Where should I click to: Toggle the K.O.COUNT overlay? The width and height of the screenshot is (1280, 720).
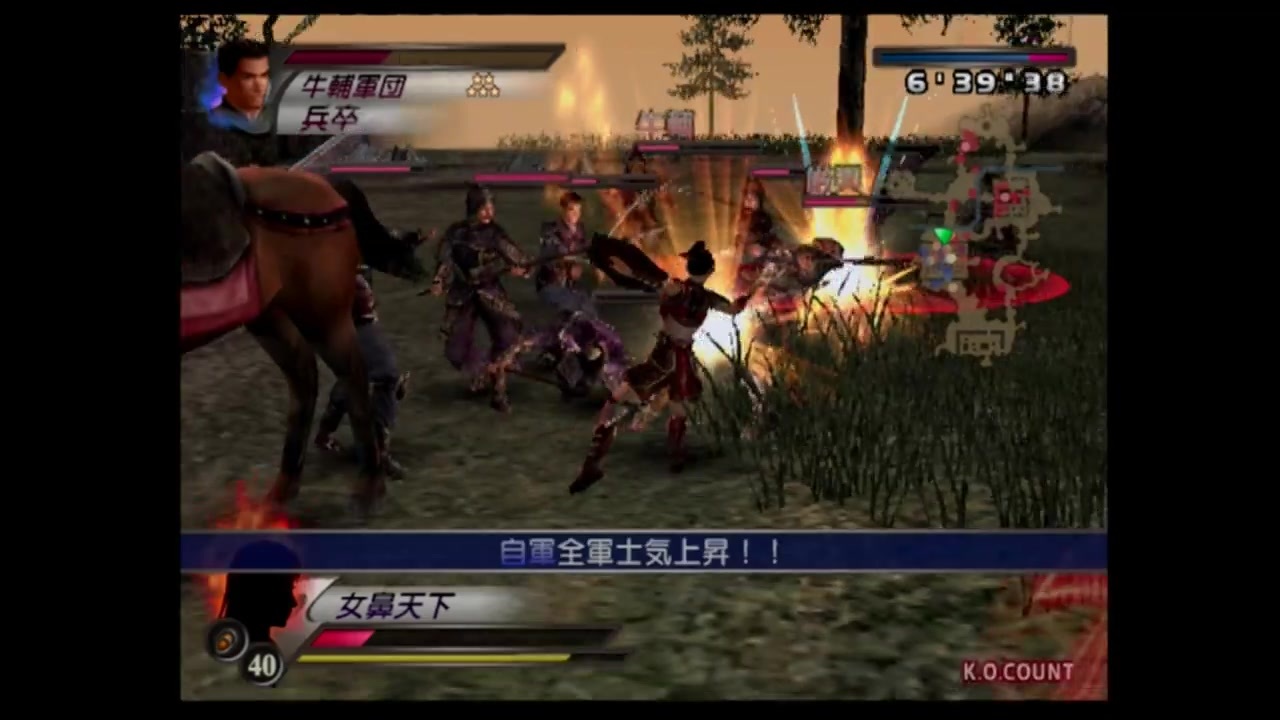point(1018,671)
